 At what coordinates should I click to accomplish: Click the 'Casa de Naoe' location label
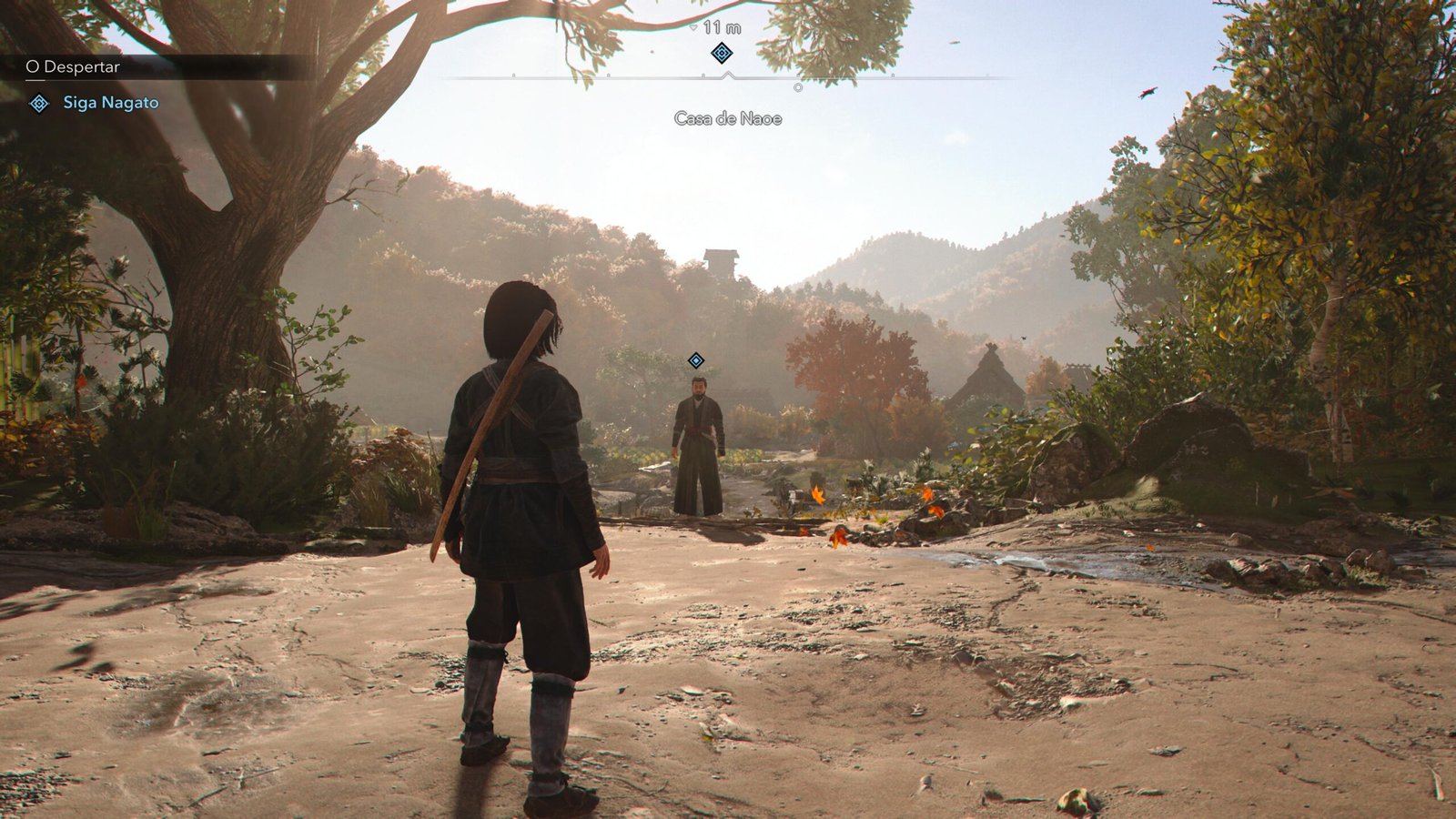(x=728, y=118)
